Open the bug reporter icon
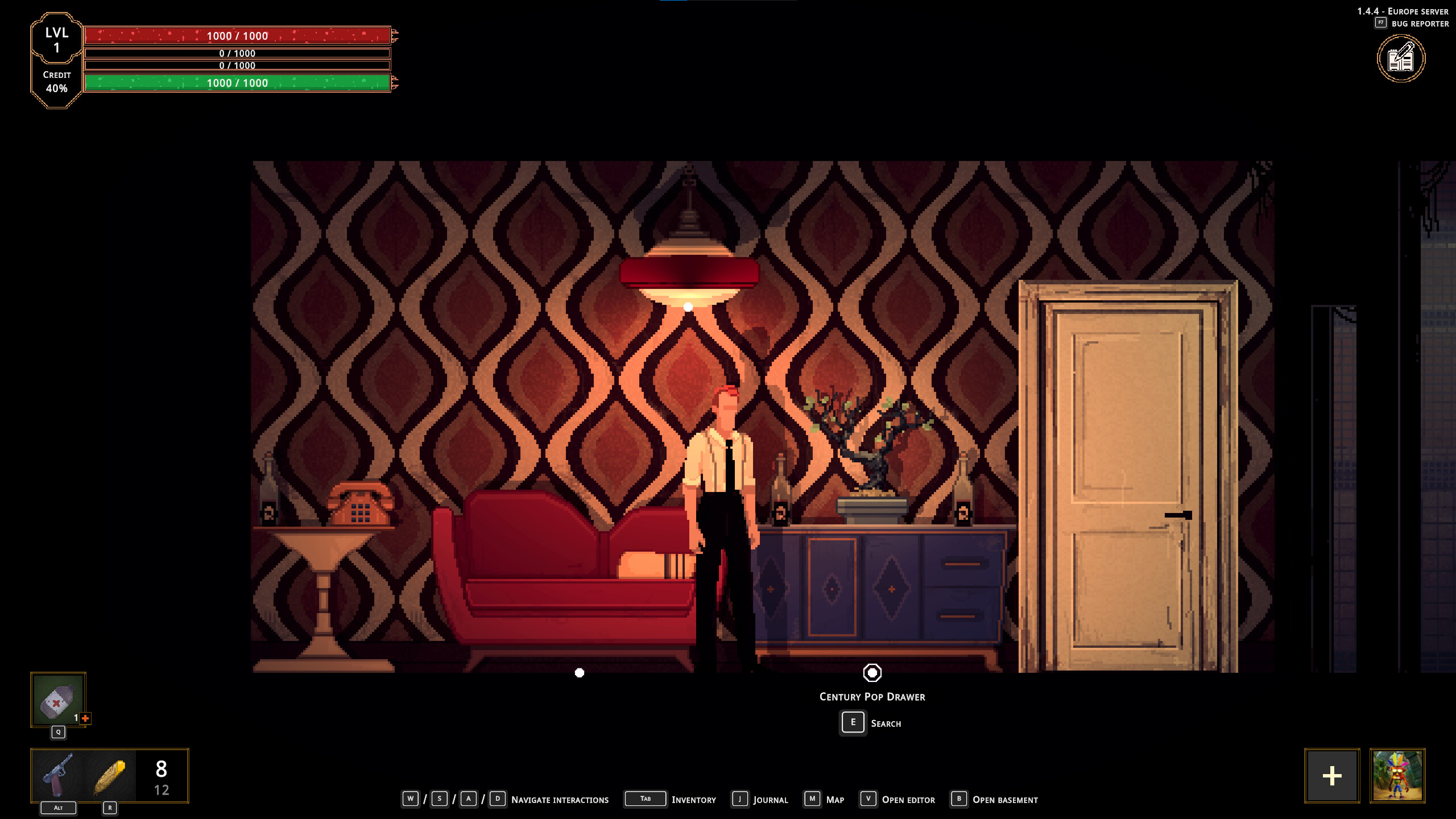 pos(1401,59)
